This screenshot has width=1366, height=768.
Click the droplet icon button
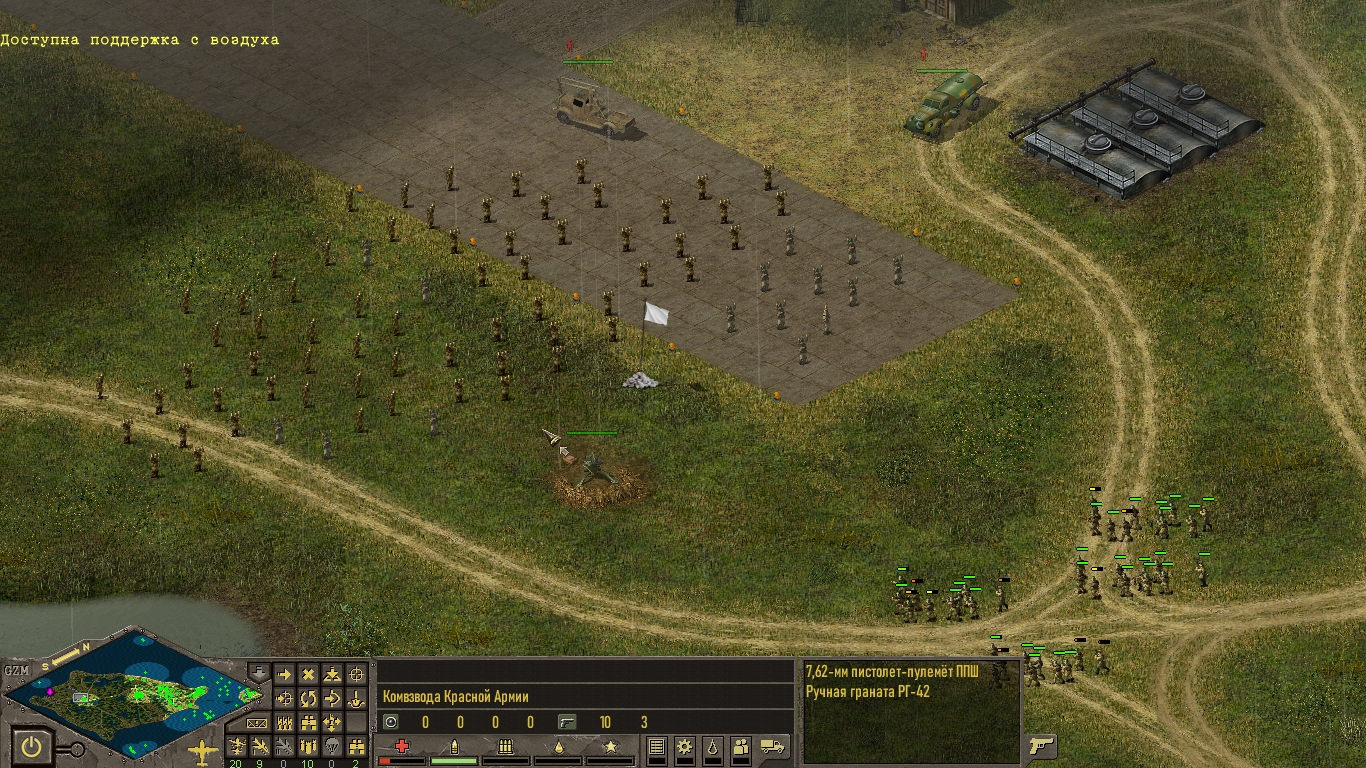713,746
